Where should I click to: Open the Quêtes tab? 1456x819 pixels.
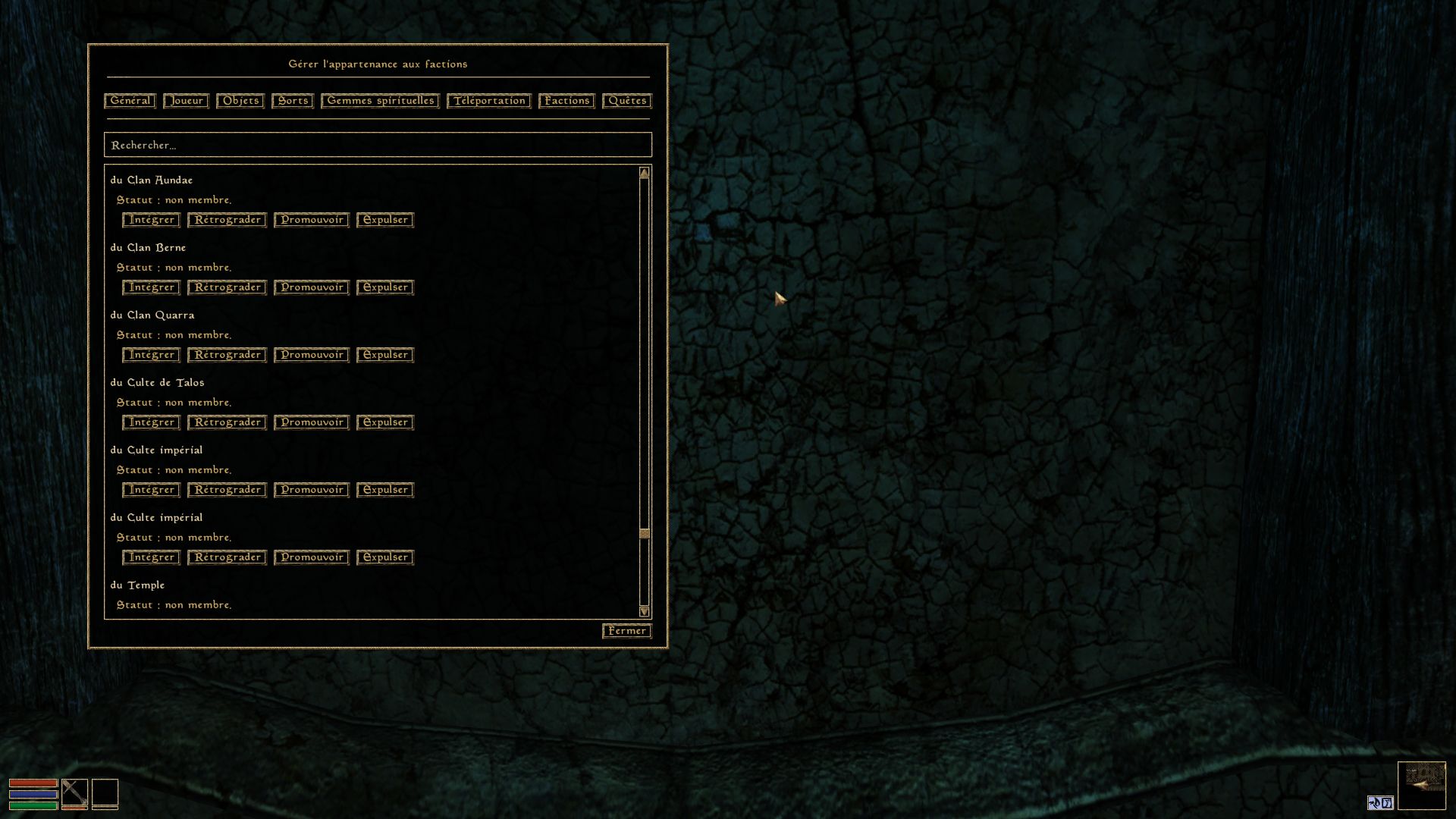click(x=627, y=101)
